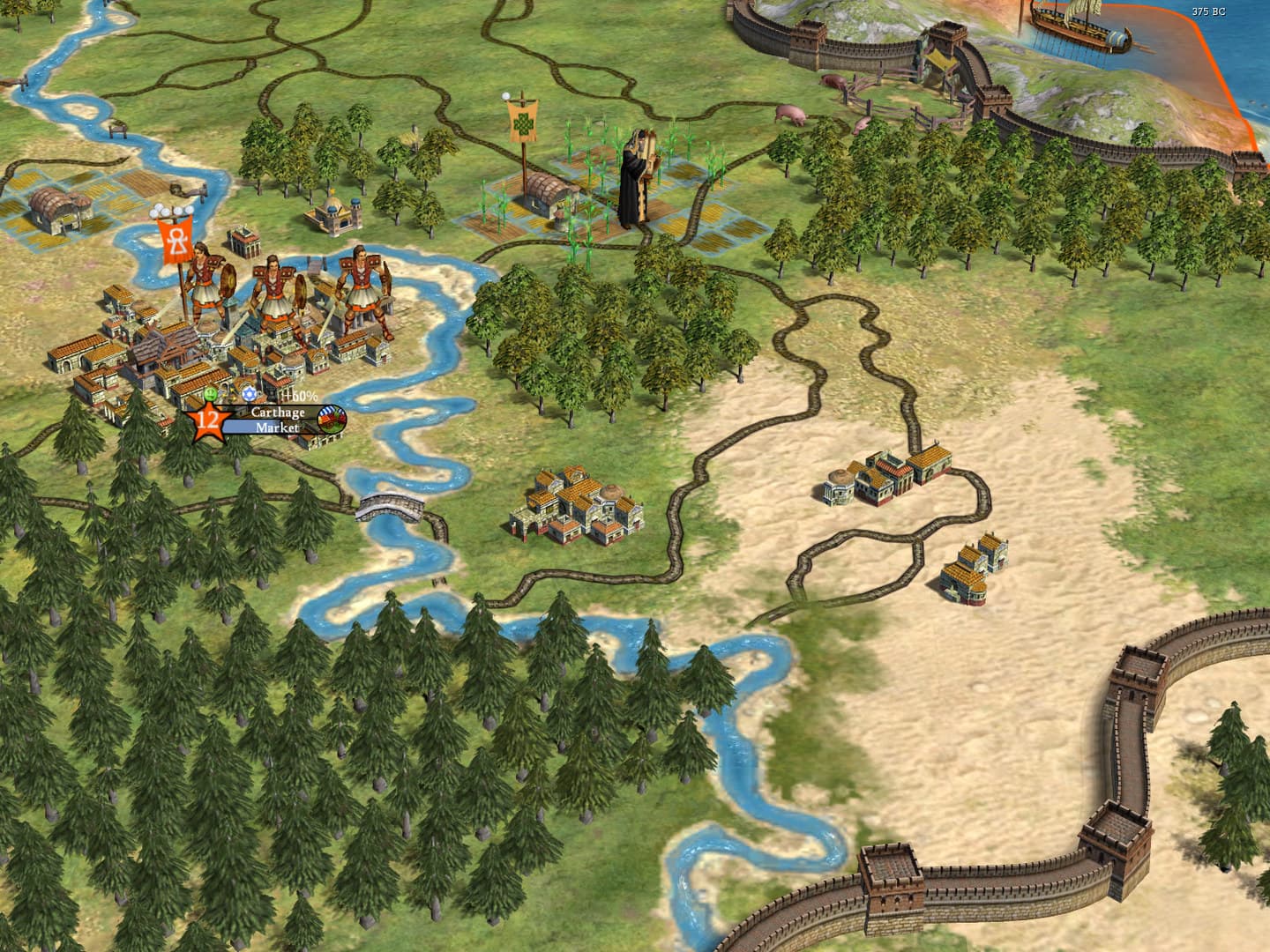
Task: Click the green happiness face icon
Action: coord(210,393)
